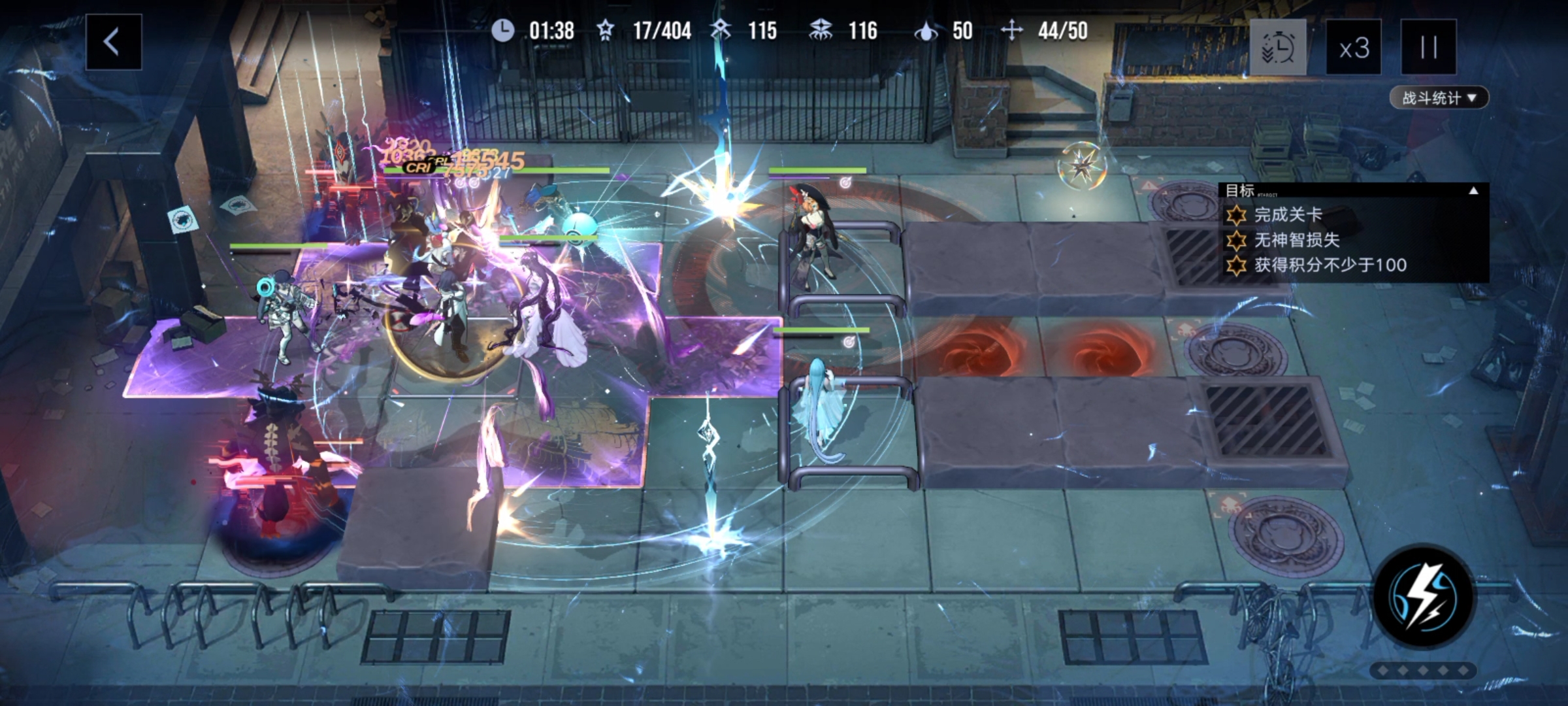The image size is (1568, 706).
Task: Toggle the x3 game speed button
Action: pos(1353,48)
